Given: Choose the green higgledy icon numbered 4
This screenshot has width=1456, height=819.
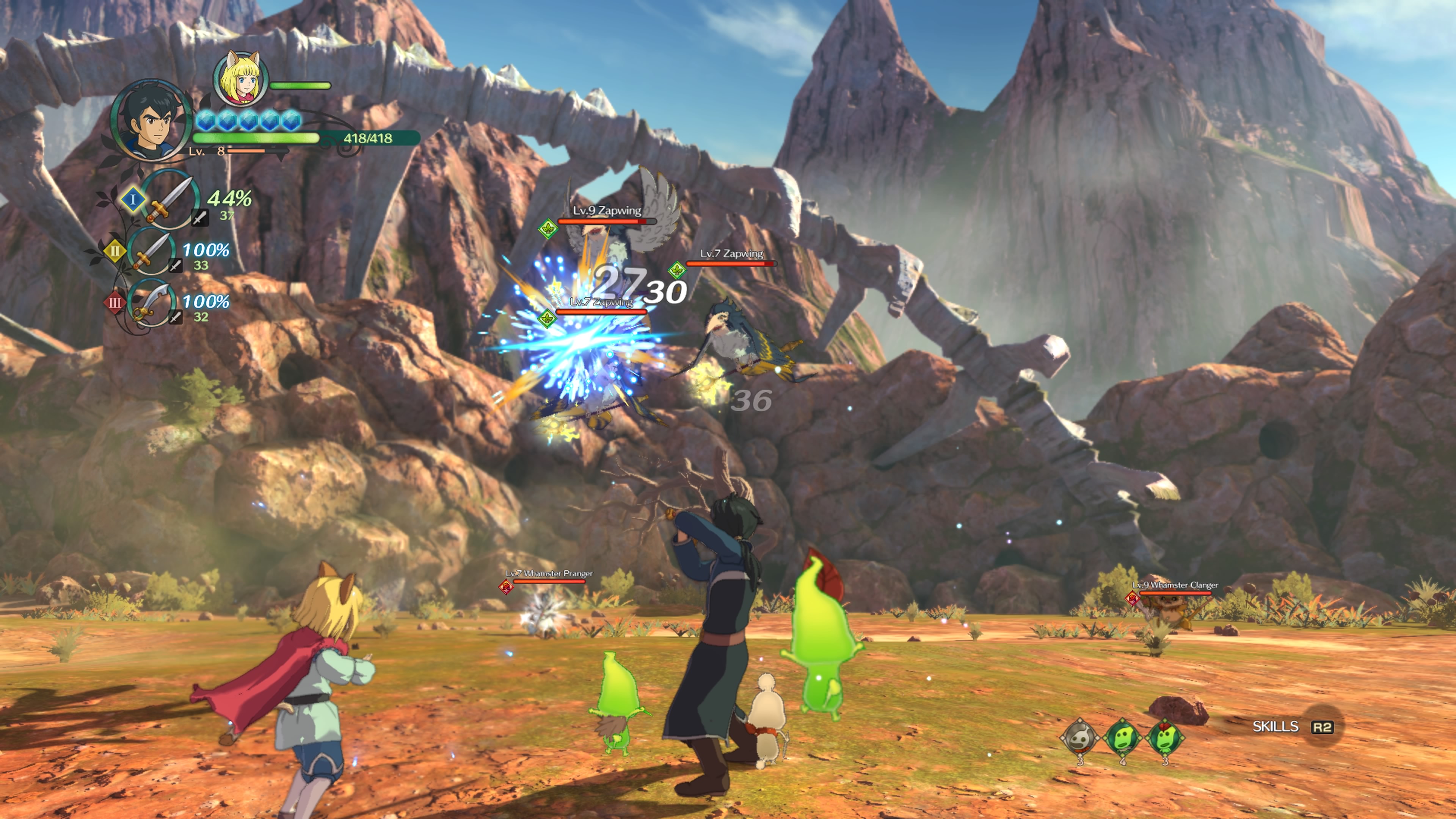Looking at the screenshot, I should coord(1122,737).
